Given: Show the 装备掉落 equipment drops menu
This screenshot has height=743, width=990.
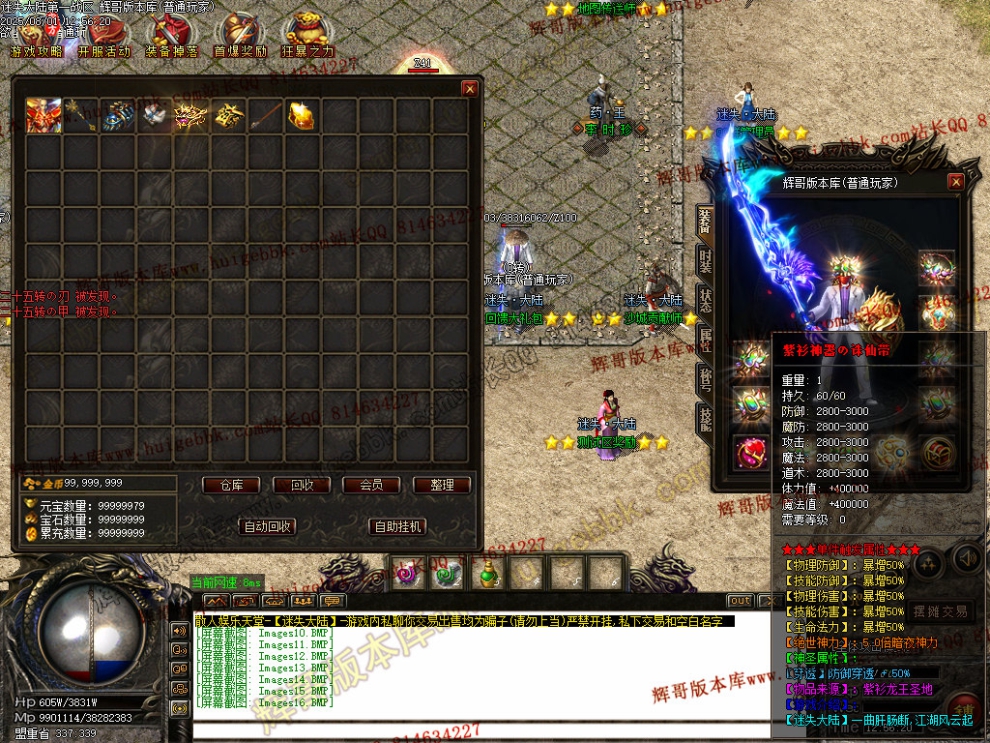Looking at the screenshot, I should tap(171, 35).
